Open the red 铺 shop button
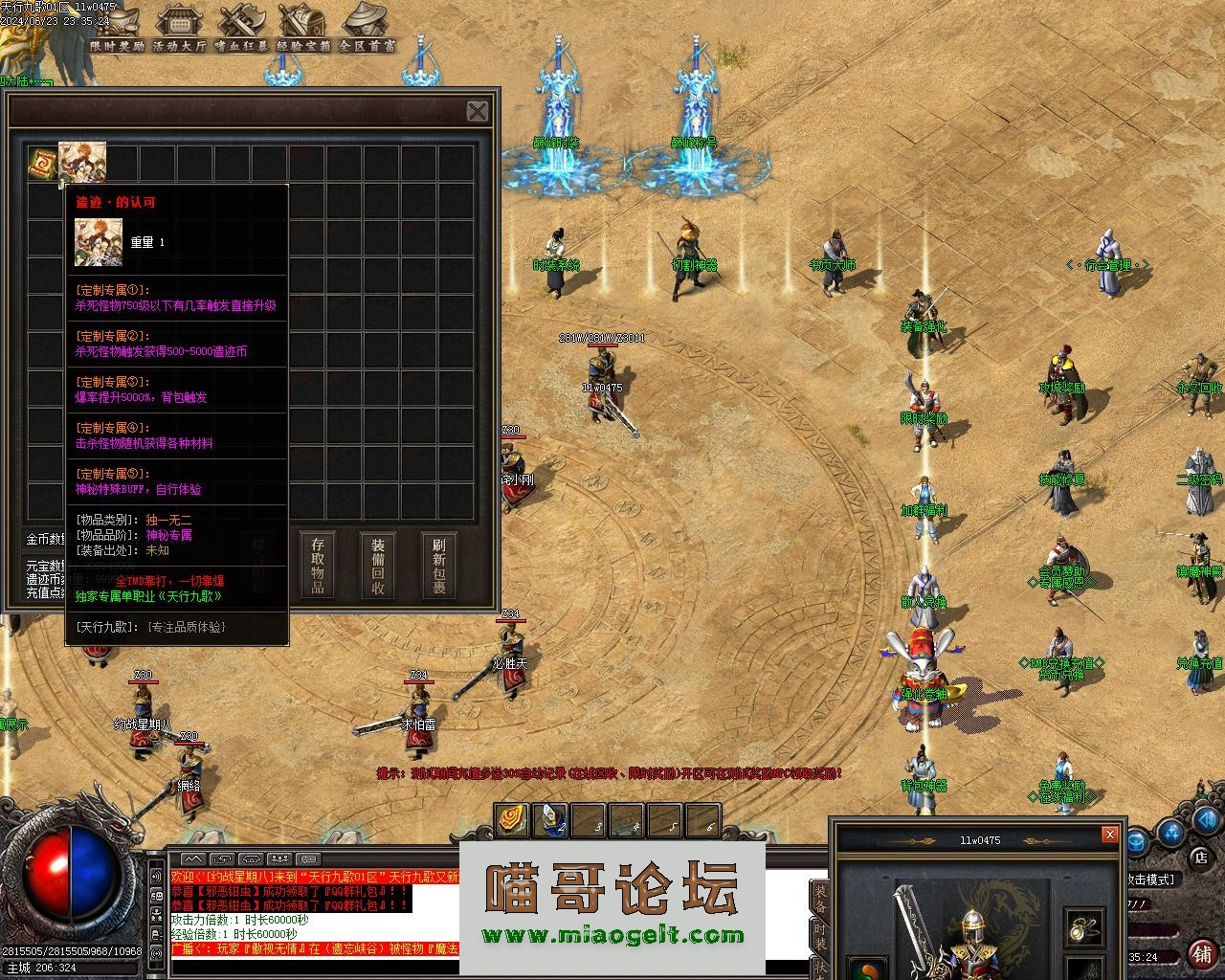Image resolution: width=1225 pixels, height=980 pixels. pyautogui.click(x=1202, y=953)
